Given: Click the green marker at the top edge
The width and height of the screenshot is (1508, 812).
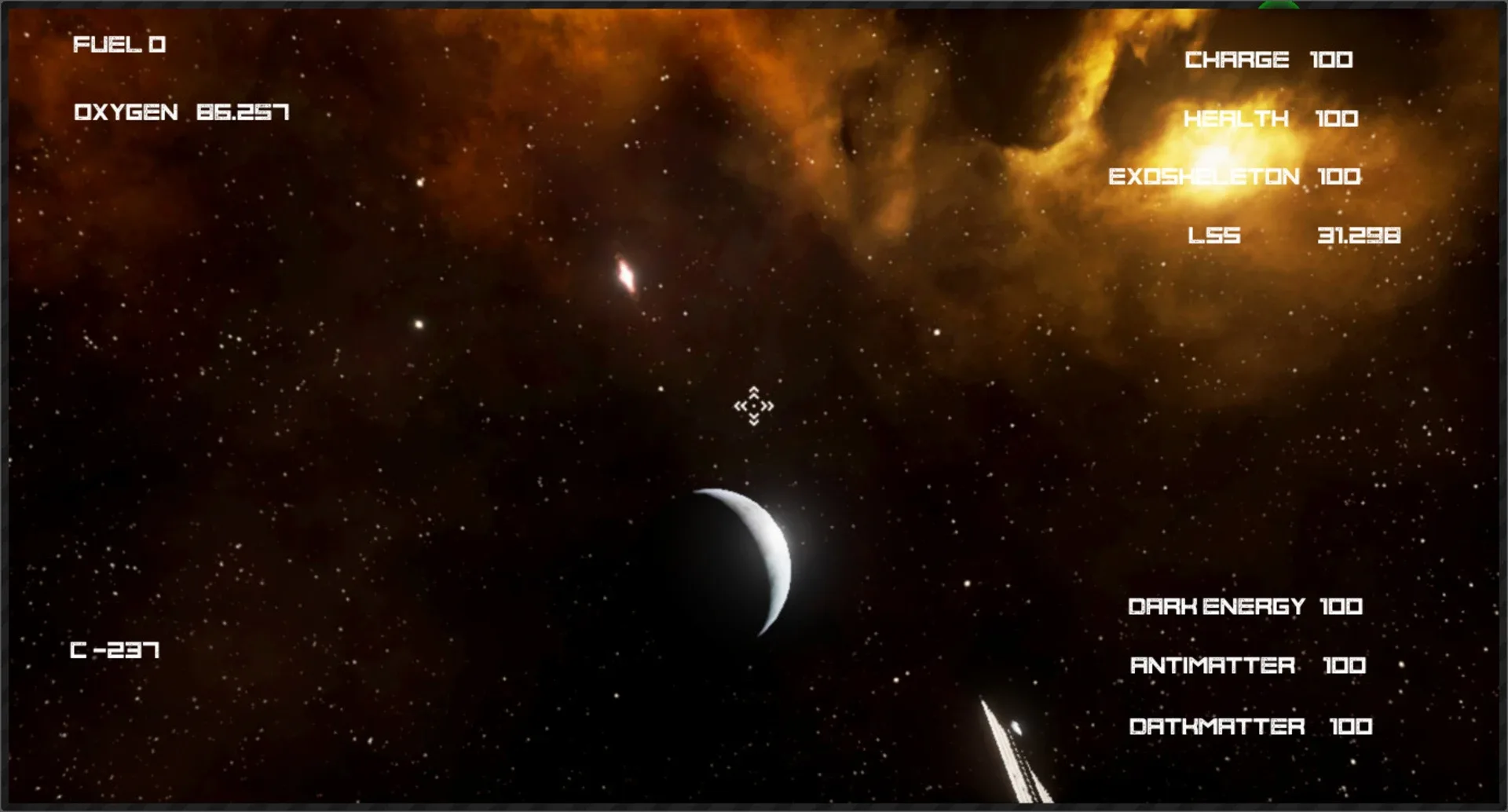Looking at the screenshot, I should (x=1279, y=3).
